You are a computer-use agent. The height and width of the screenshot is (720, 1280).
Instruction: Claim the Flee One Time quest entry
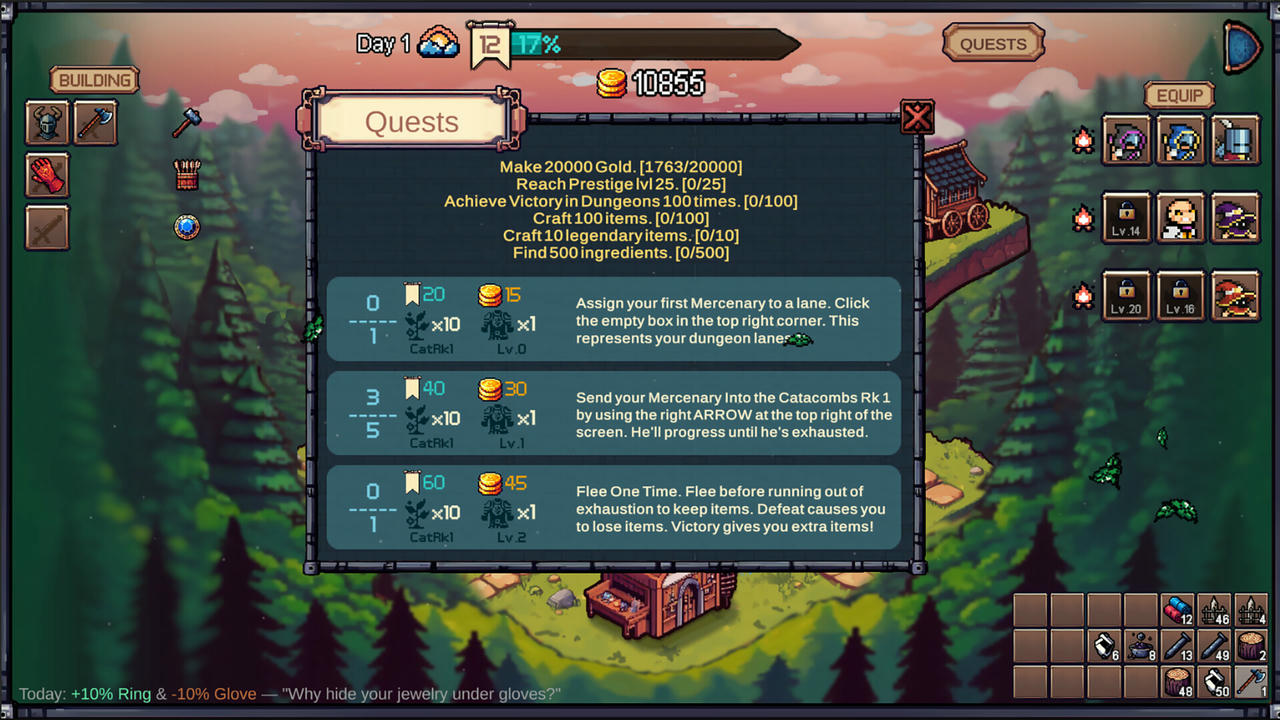point(614,507)
